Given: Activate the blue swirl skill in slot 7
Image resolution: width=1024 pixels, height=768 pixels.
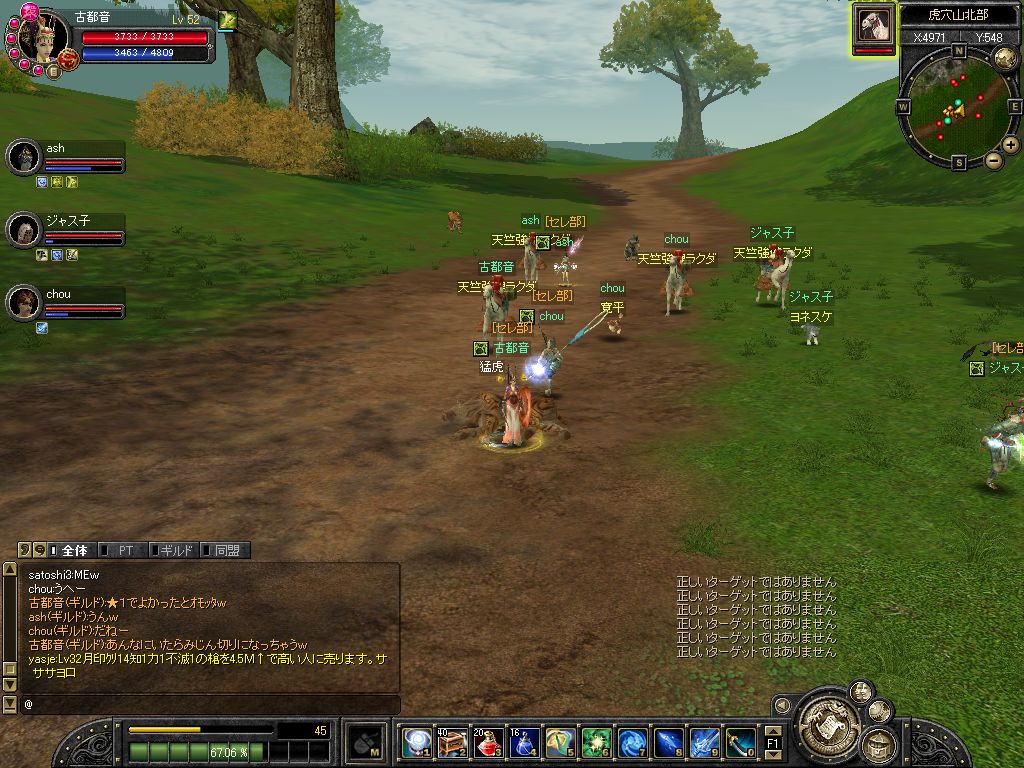Looking at the screenshot, I should pyautogui.click(x=632, y=742).
